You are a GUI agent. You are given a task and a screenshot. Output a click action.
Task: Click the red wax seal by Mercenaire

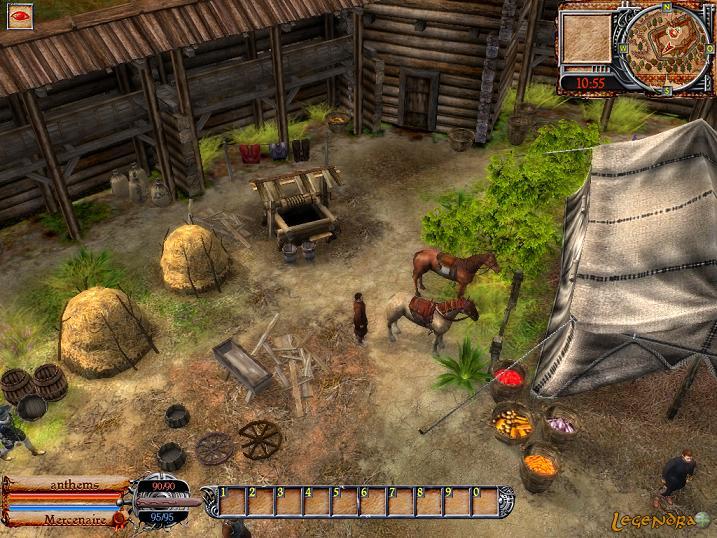[x=120, y=519]
